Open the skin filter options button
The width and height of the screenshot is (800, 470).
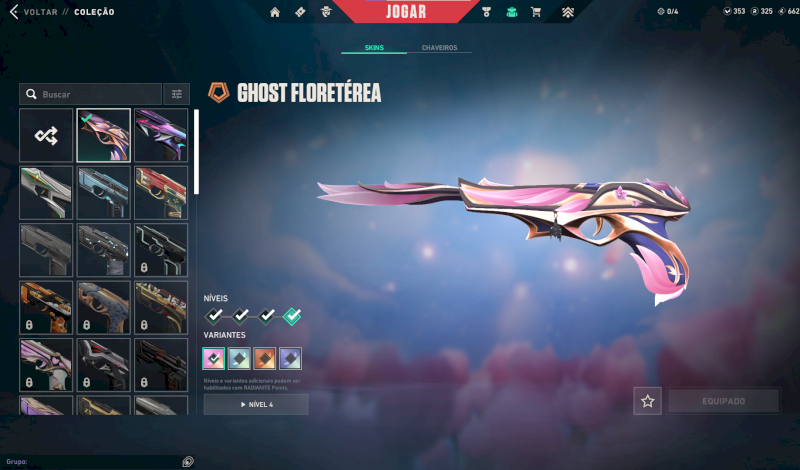(177, 94)
